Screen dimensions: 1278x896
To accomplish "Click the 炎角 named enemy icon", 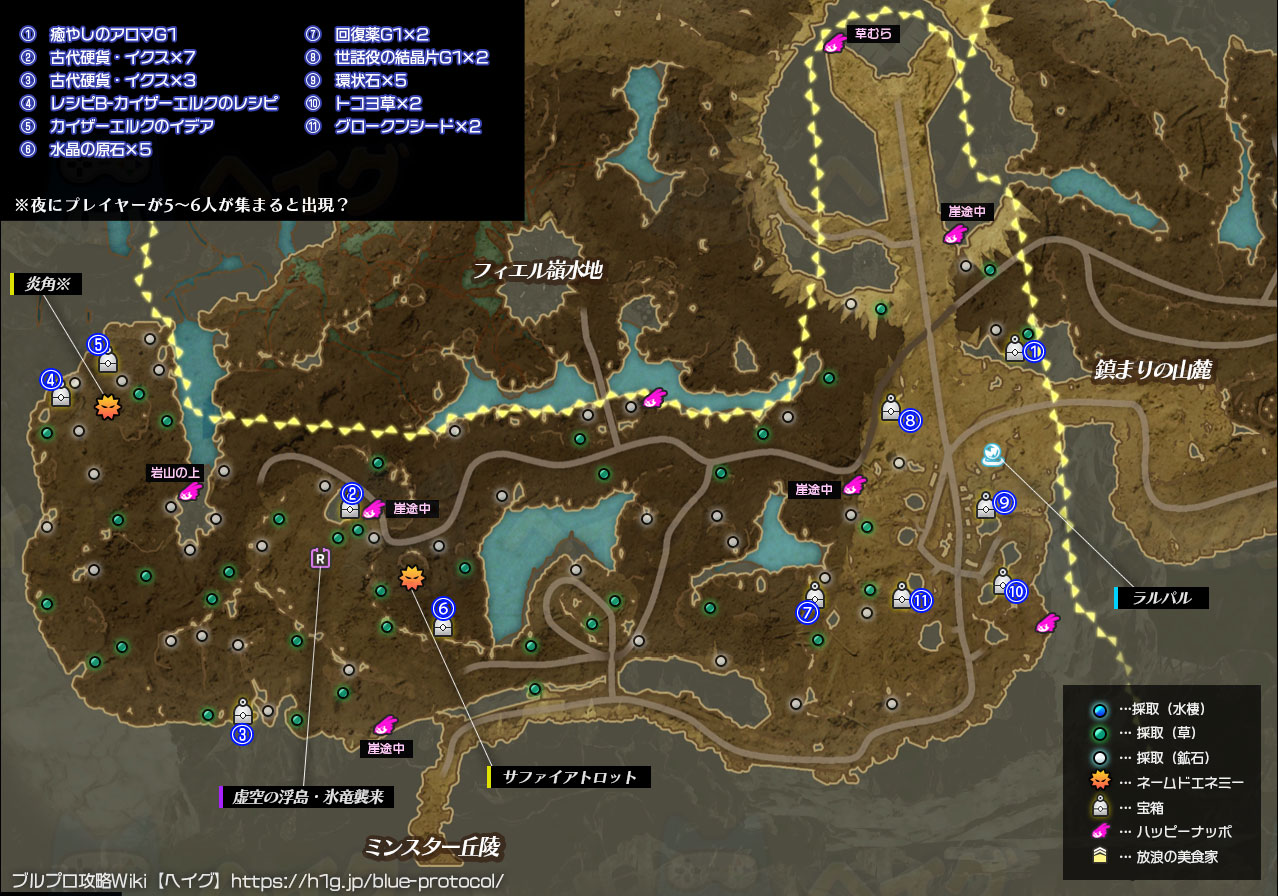I will [106, 407].
